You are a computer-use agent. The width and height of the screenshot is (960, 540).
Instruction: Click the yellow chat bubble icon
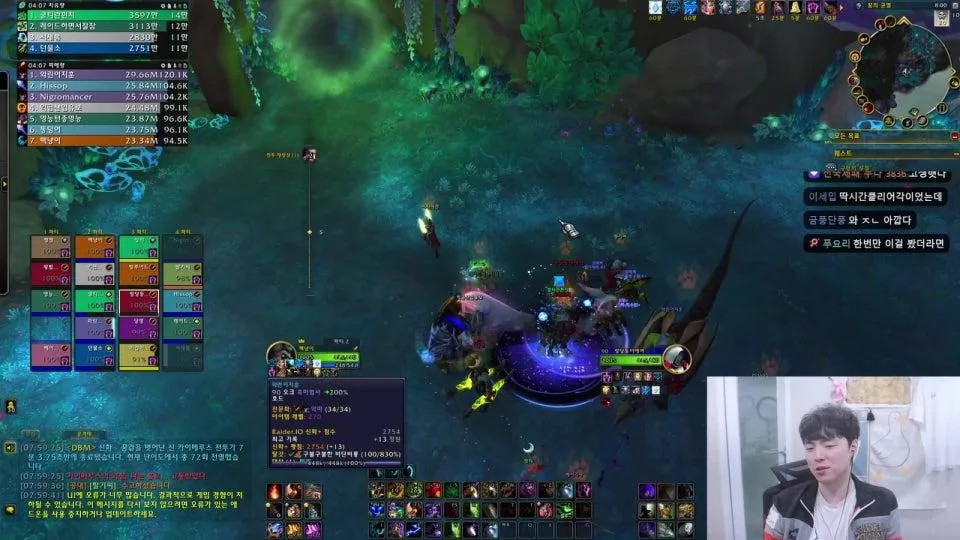click(11, 509)
